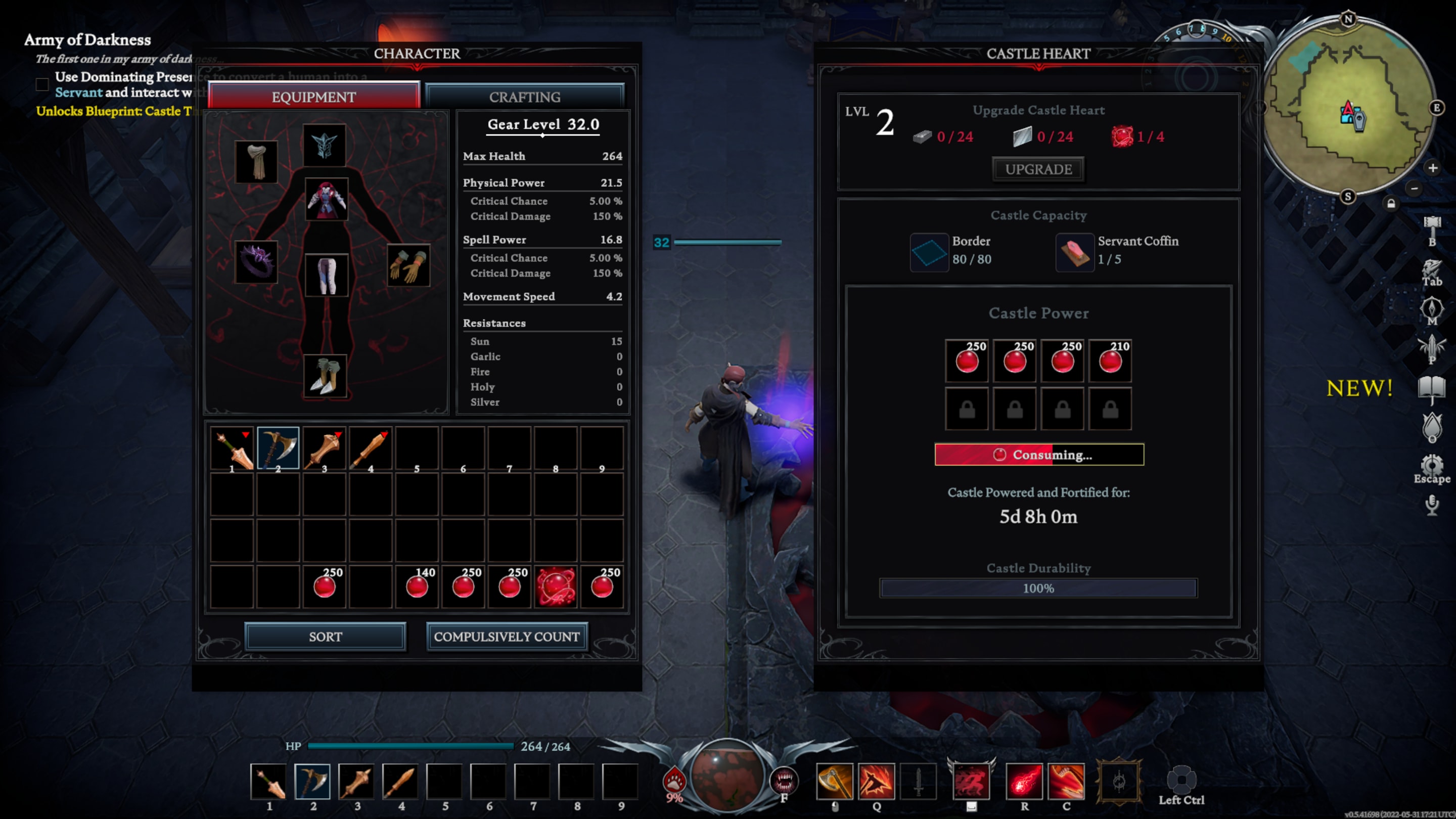This screenshot has height=819, width=1456.
Task: Click the Compulsively Count button
Action: pyautogui.click(x=507, y=636)
